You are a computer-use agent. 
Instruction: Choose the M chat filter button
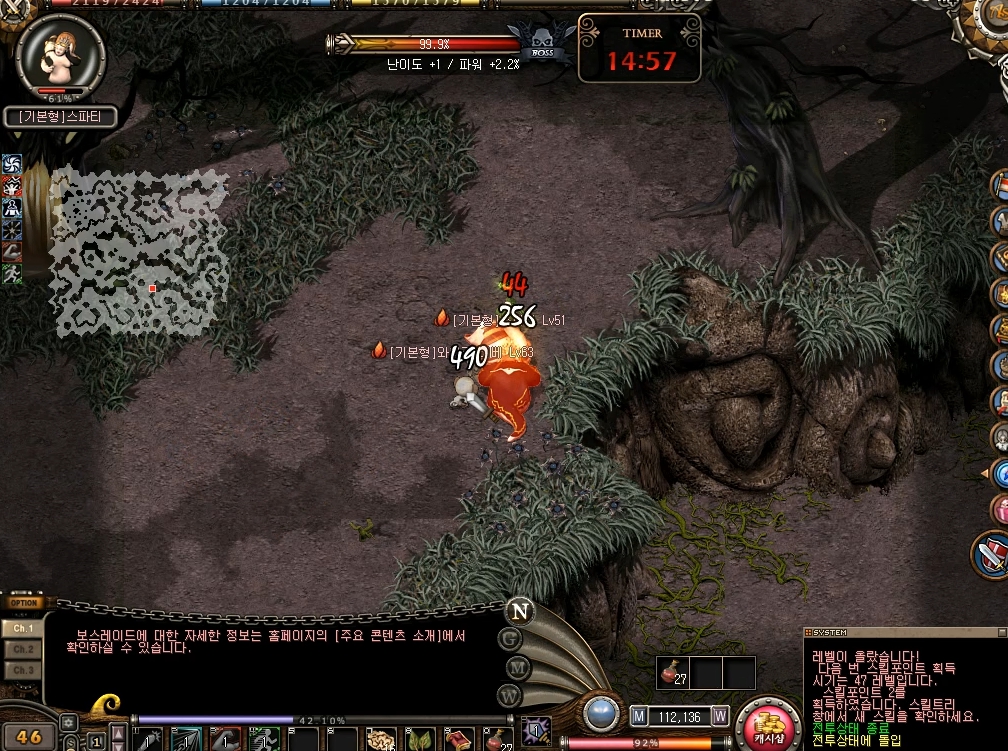517,666
